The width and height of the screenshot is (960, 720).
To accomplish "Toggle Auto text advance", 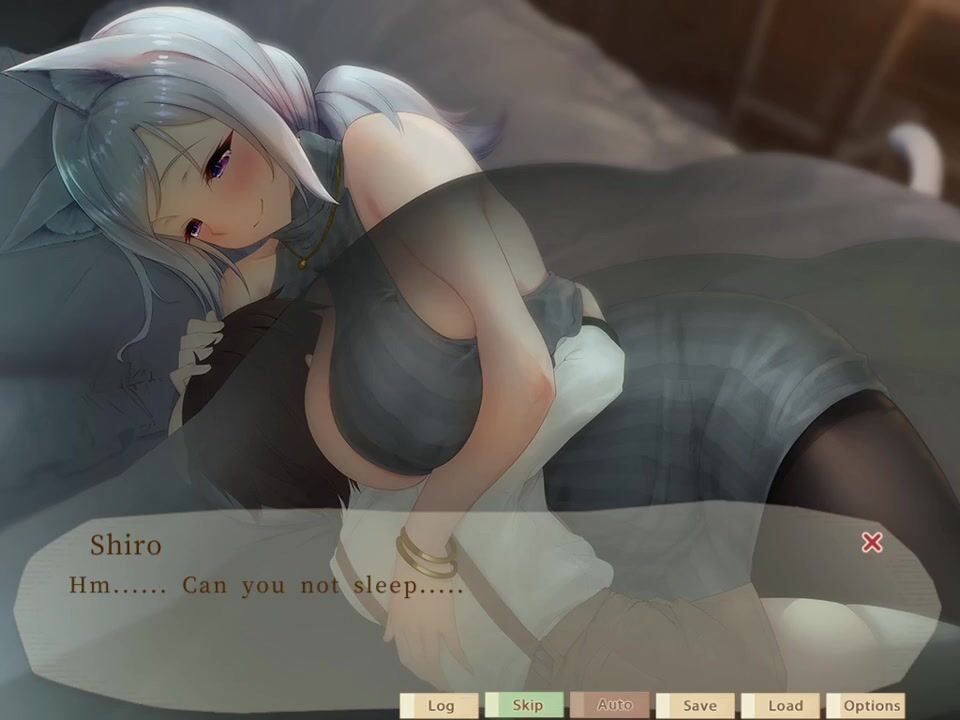I will tap(613, 705).
